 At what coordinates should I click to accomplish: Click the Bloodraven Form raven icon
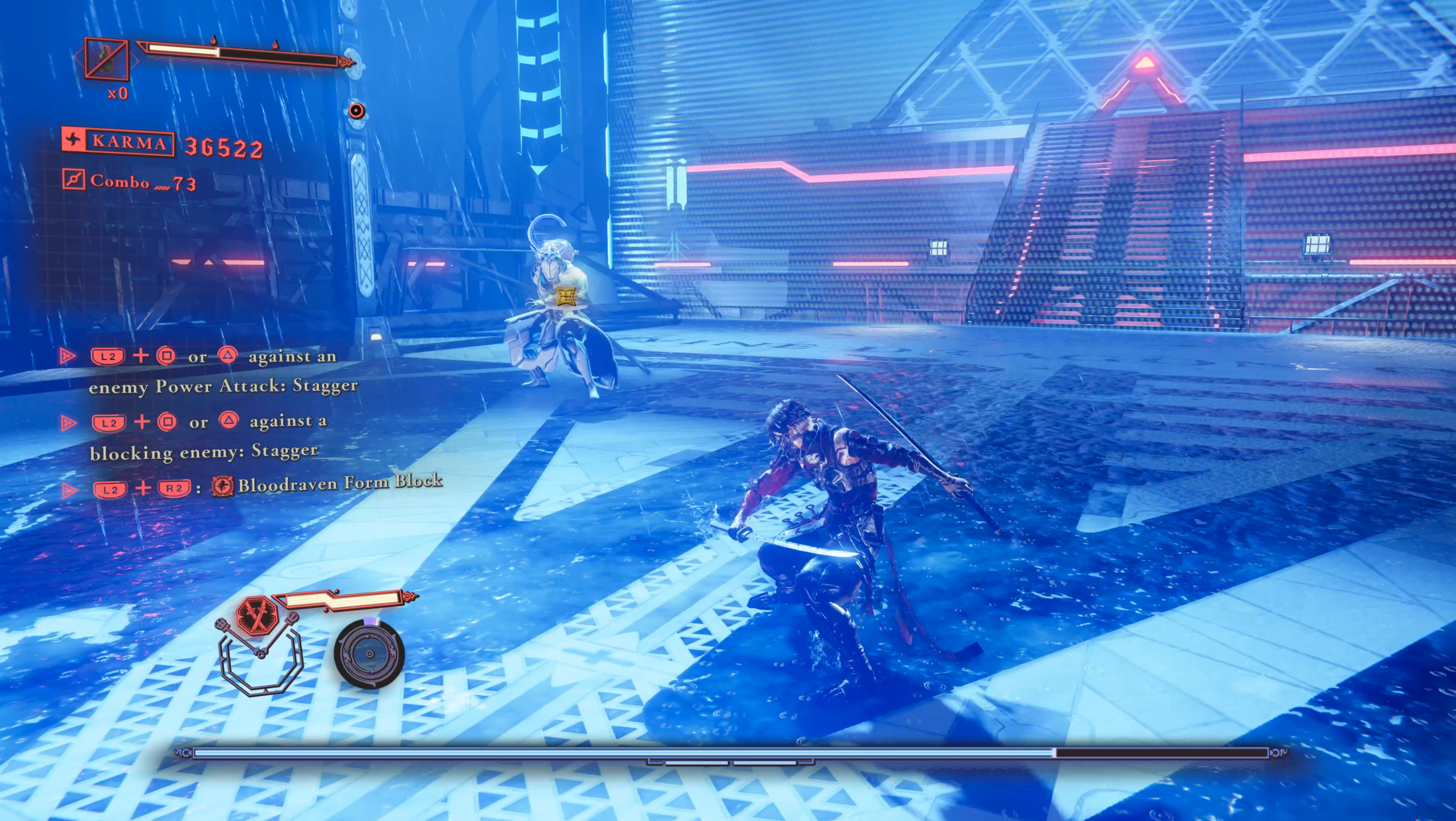tap(223, 486)
